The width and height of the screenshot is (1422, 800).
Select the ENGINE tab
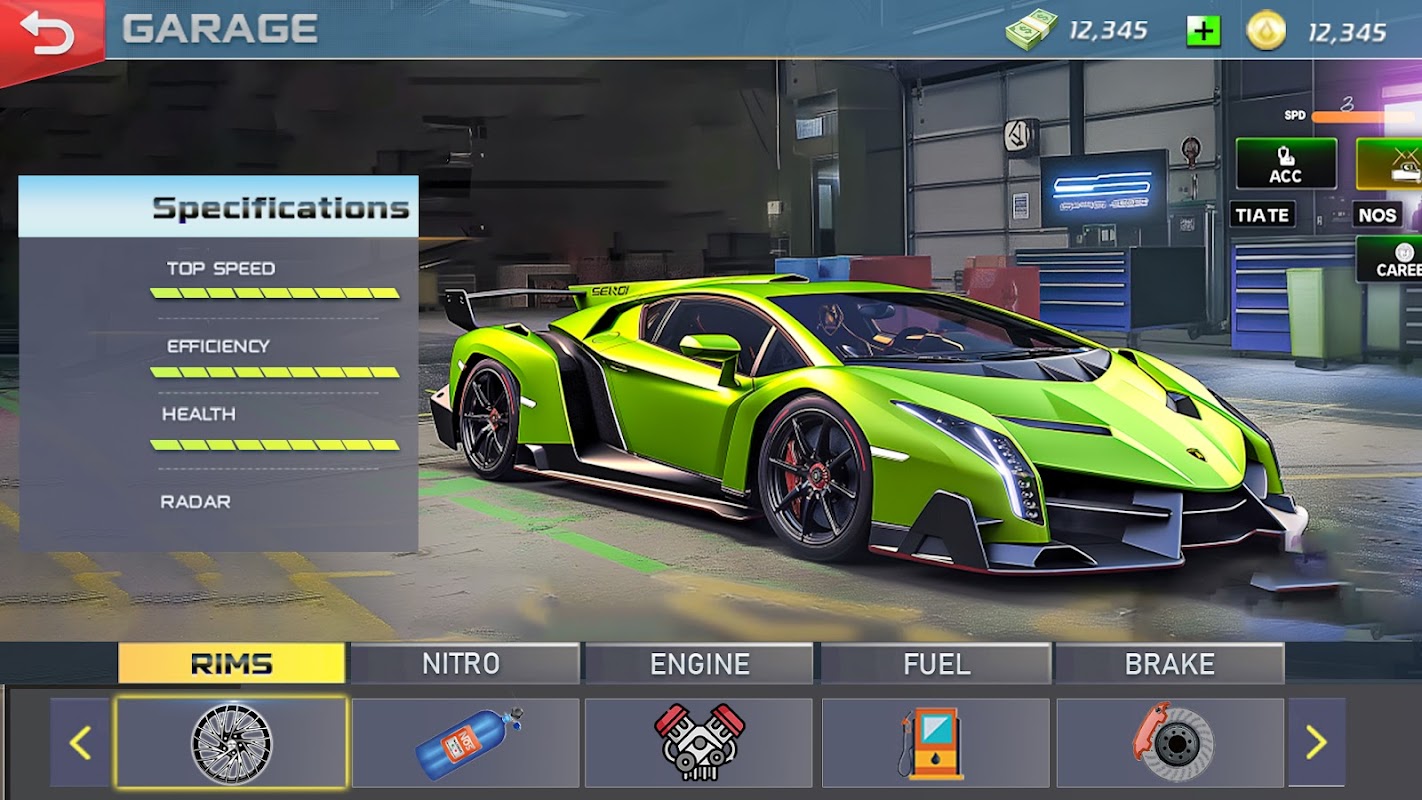click(x=699, y=664)
